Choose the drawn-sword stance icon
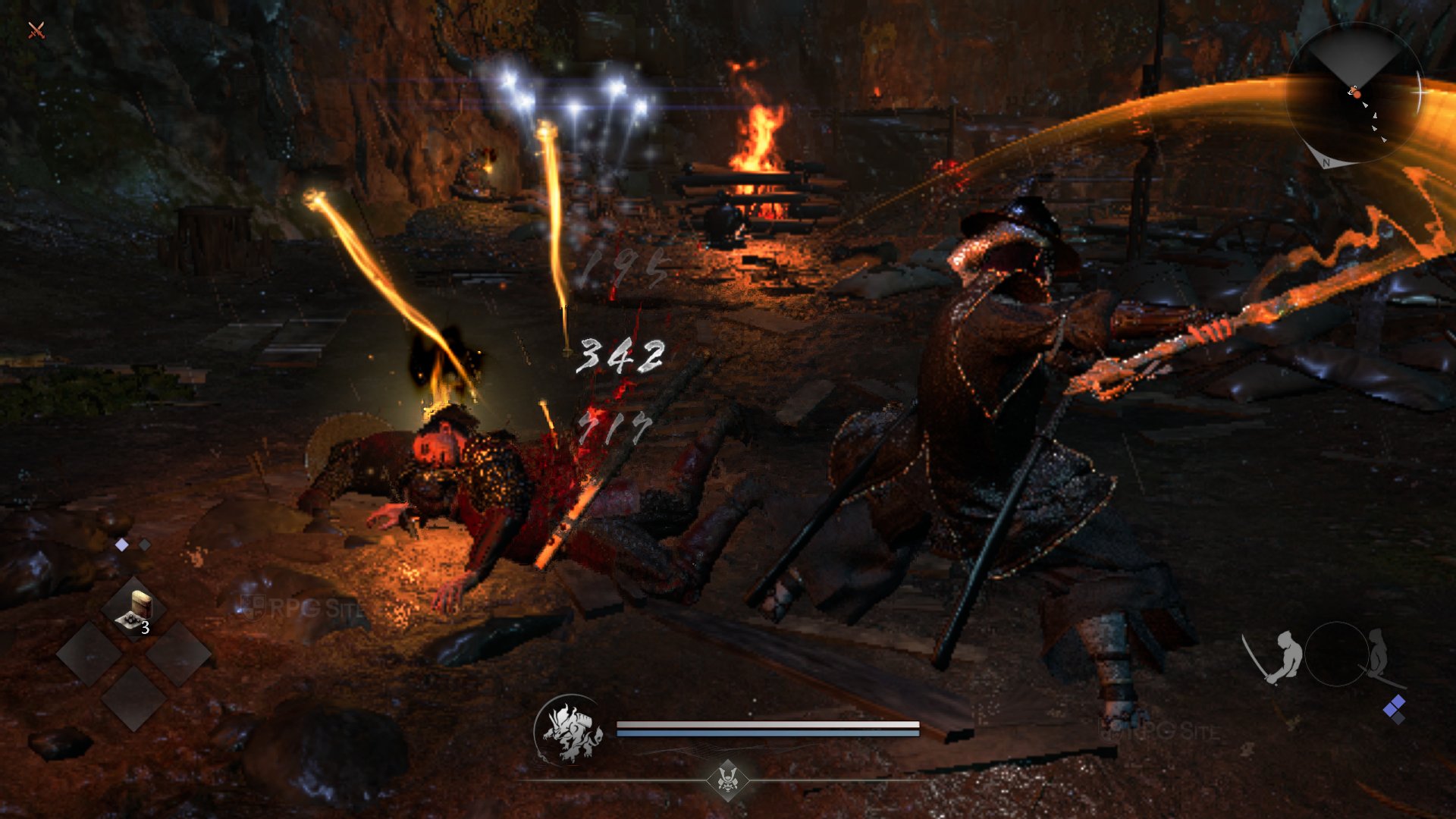The height and width of the screenshot is (819, 1456). 1274,656
